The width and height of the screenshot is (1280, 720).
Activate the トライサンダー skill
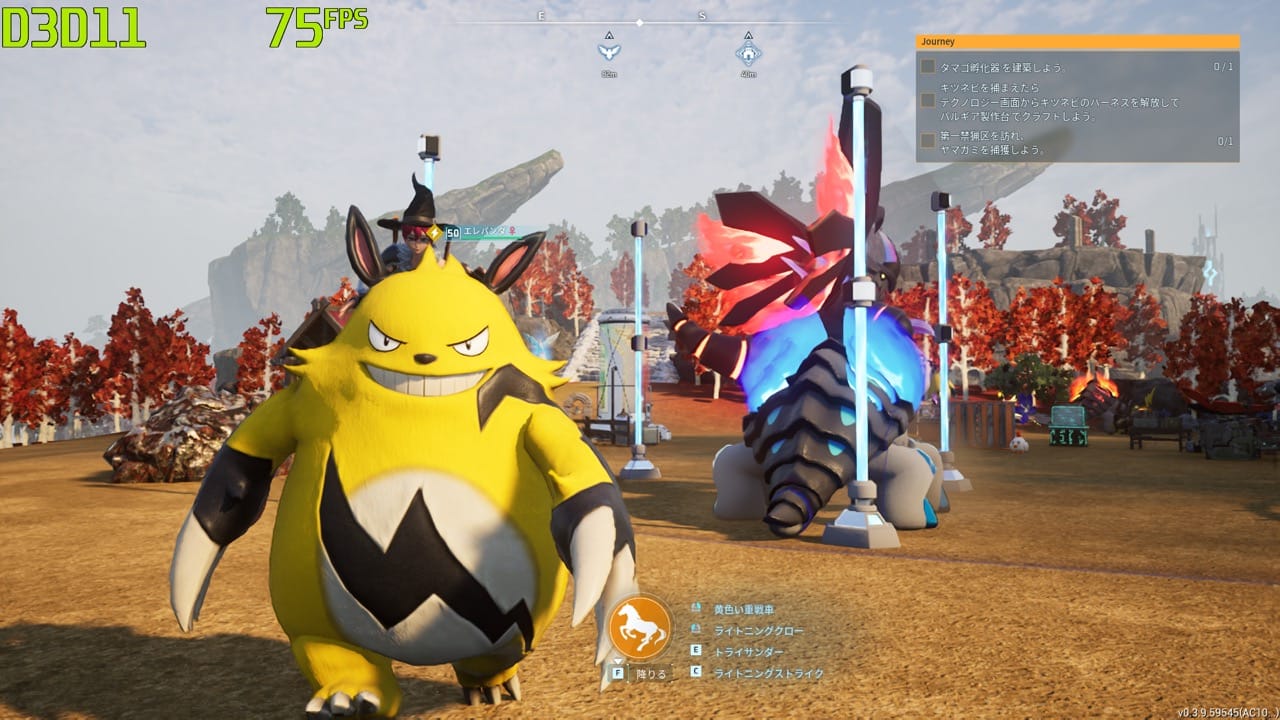(749, 652)
